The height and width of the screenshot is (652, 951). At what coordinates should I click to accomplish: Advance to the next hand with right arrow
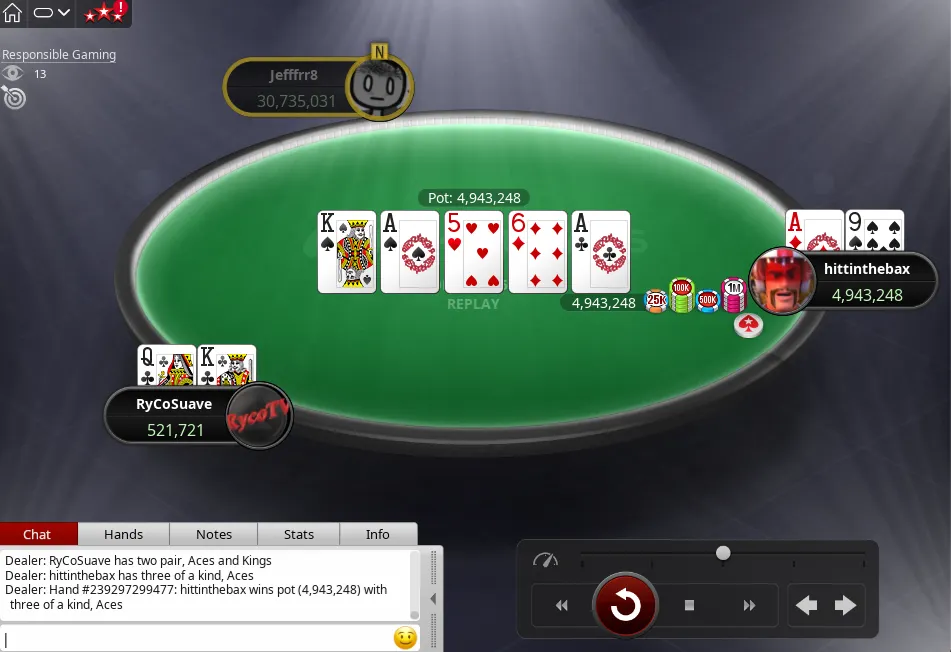[846, 605]
